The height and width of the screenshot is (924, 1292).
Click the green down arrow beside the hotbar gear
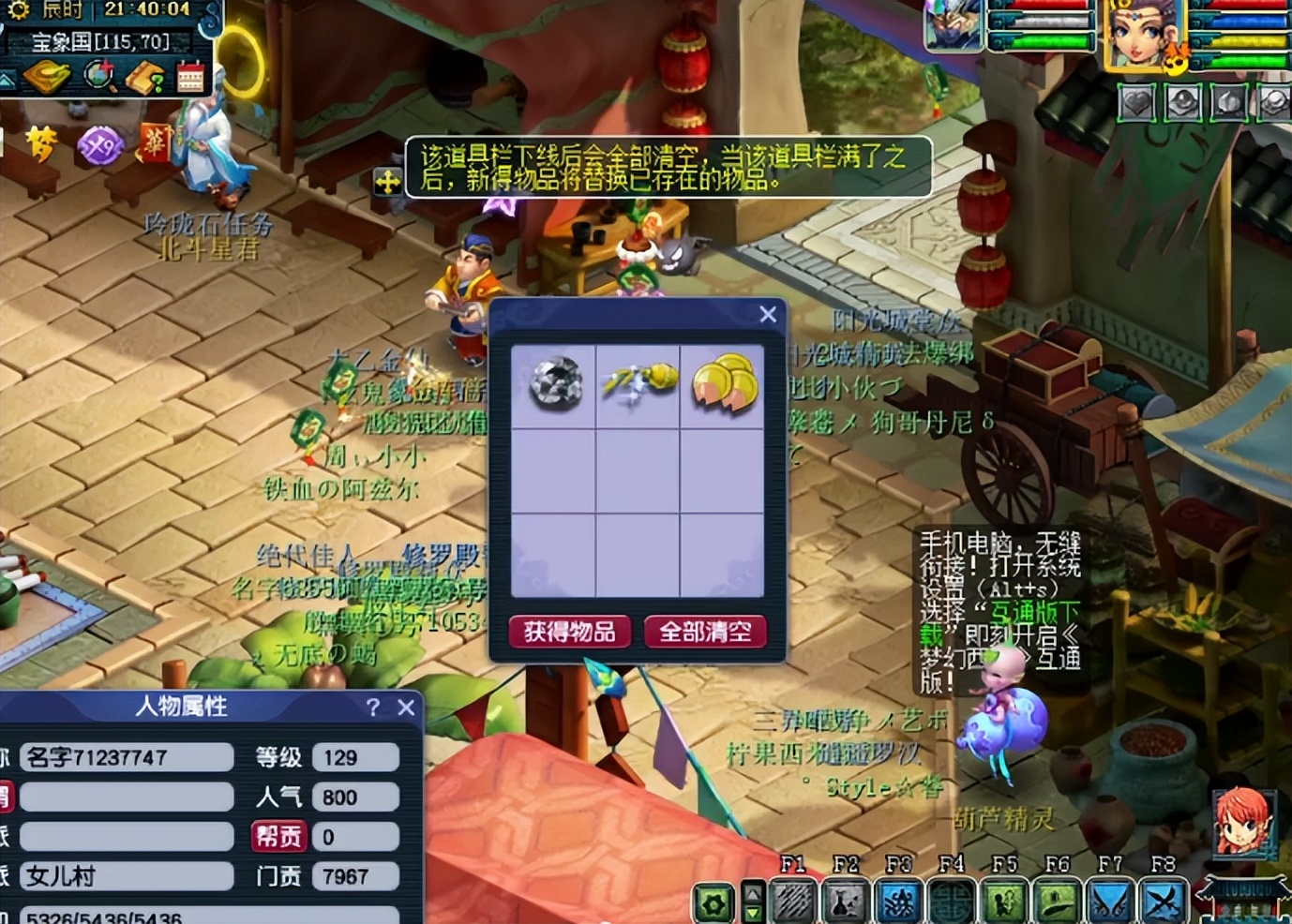(753, 914)
